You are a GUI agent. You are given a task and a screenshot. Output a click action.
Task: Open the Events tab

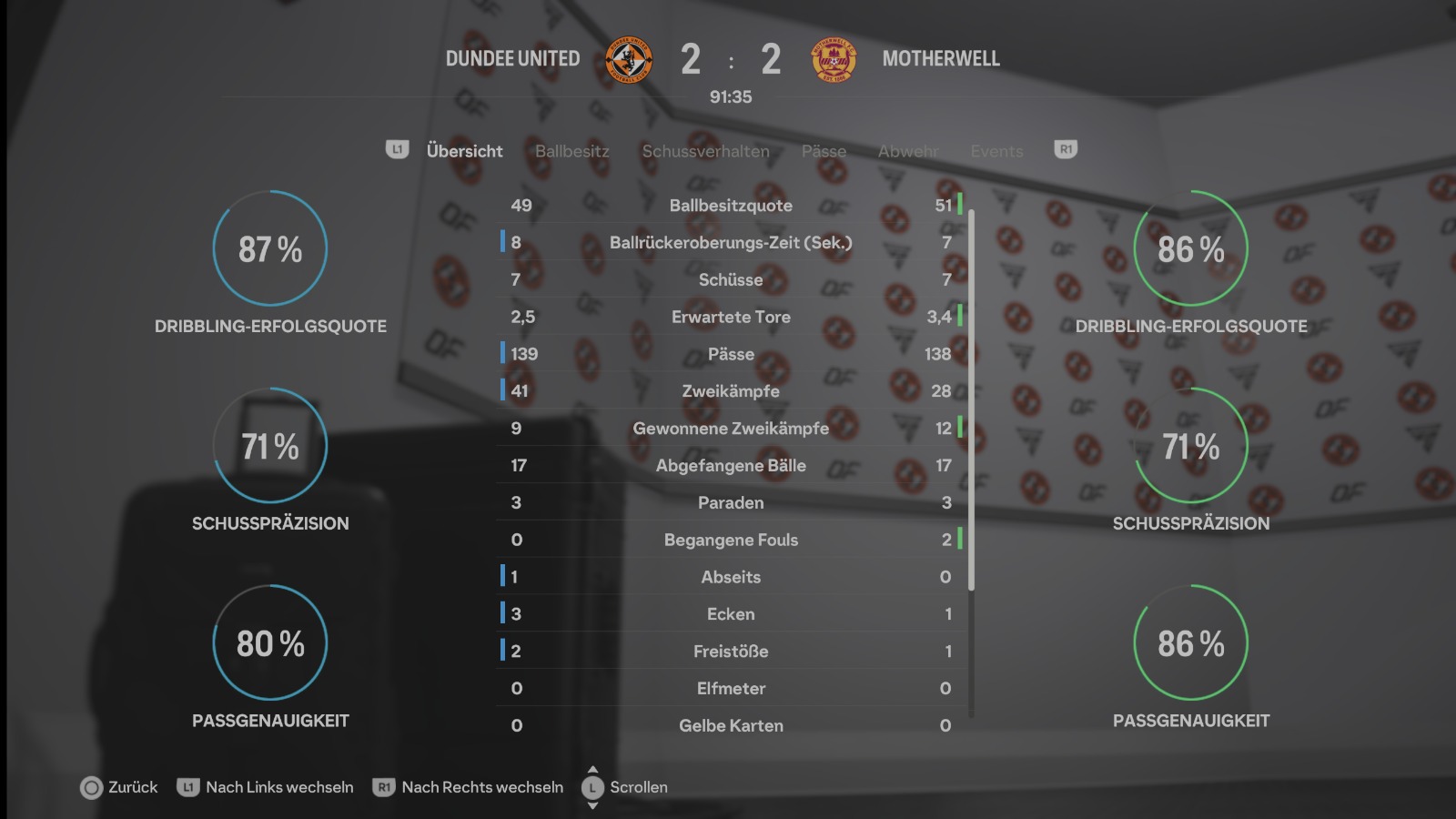[996, 151]
